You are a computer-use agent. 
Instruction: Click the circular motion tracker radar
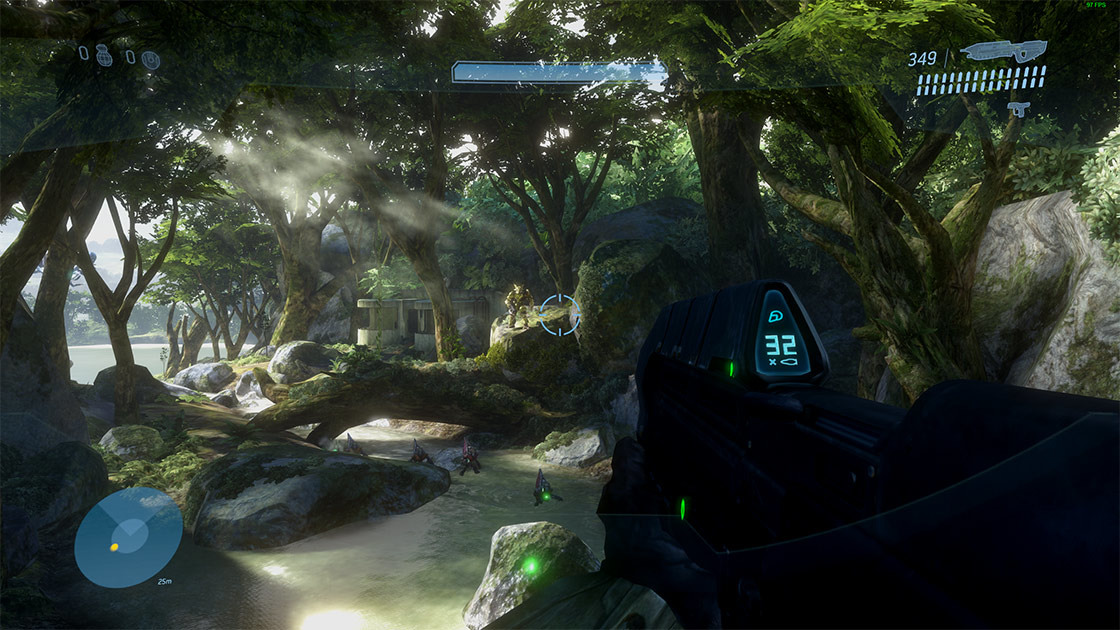pos(128,537)
